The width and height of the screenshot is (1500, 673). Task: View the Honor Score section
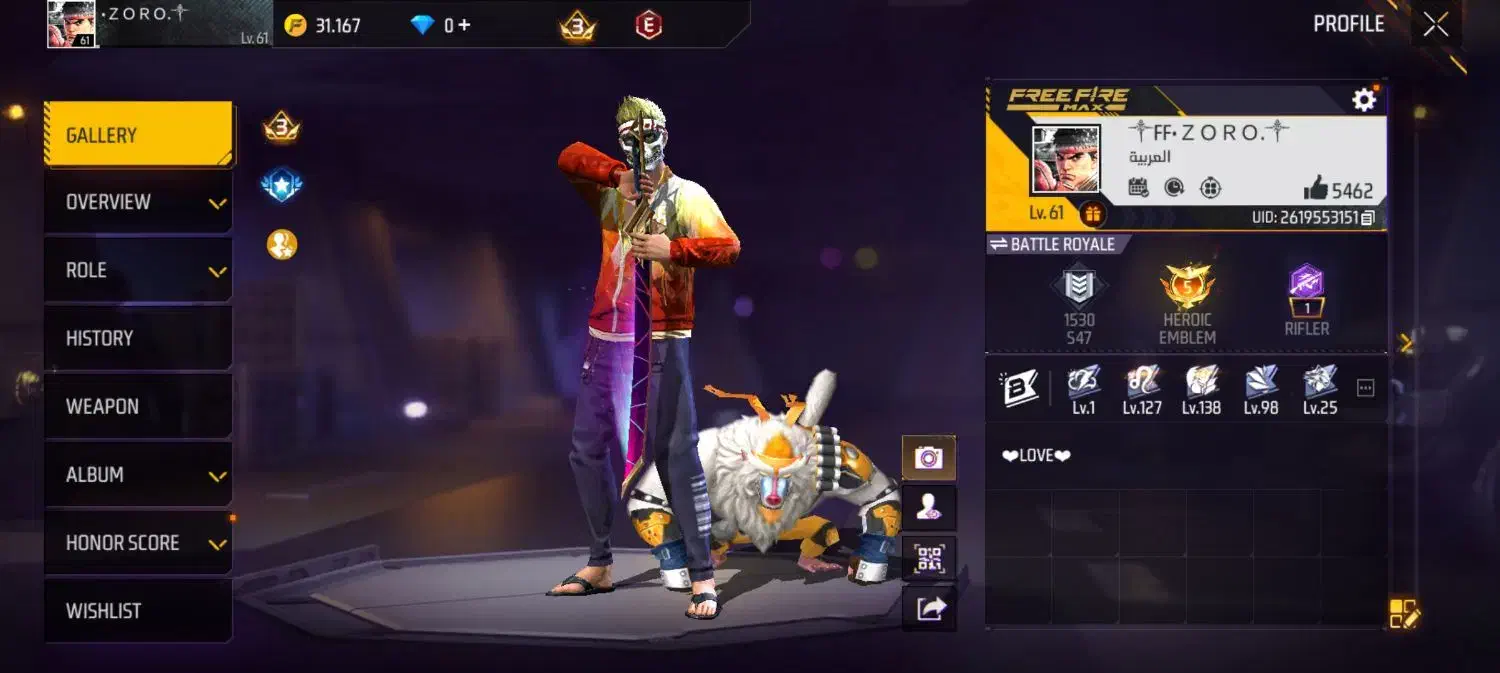[138, 543]
